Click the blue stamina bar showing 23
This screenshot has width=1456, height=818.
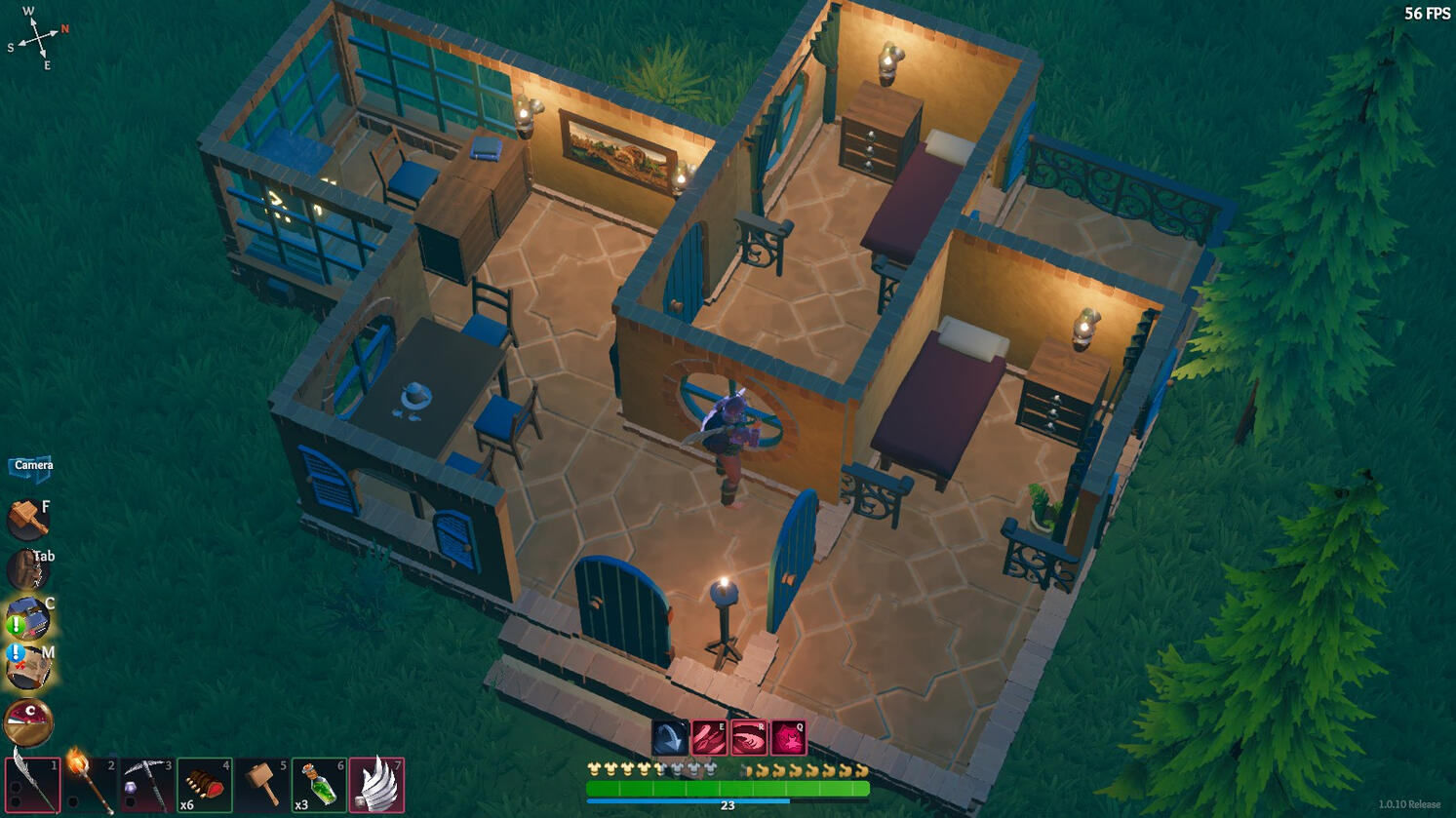click(x=727, y=804)
